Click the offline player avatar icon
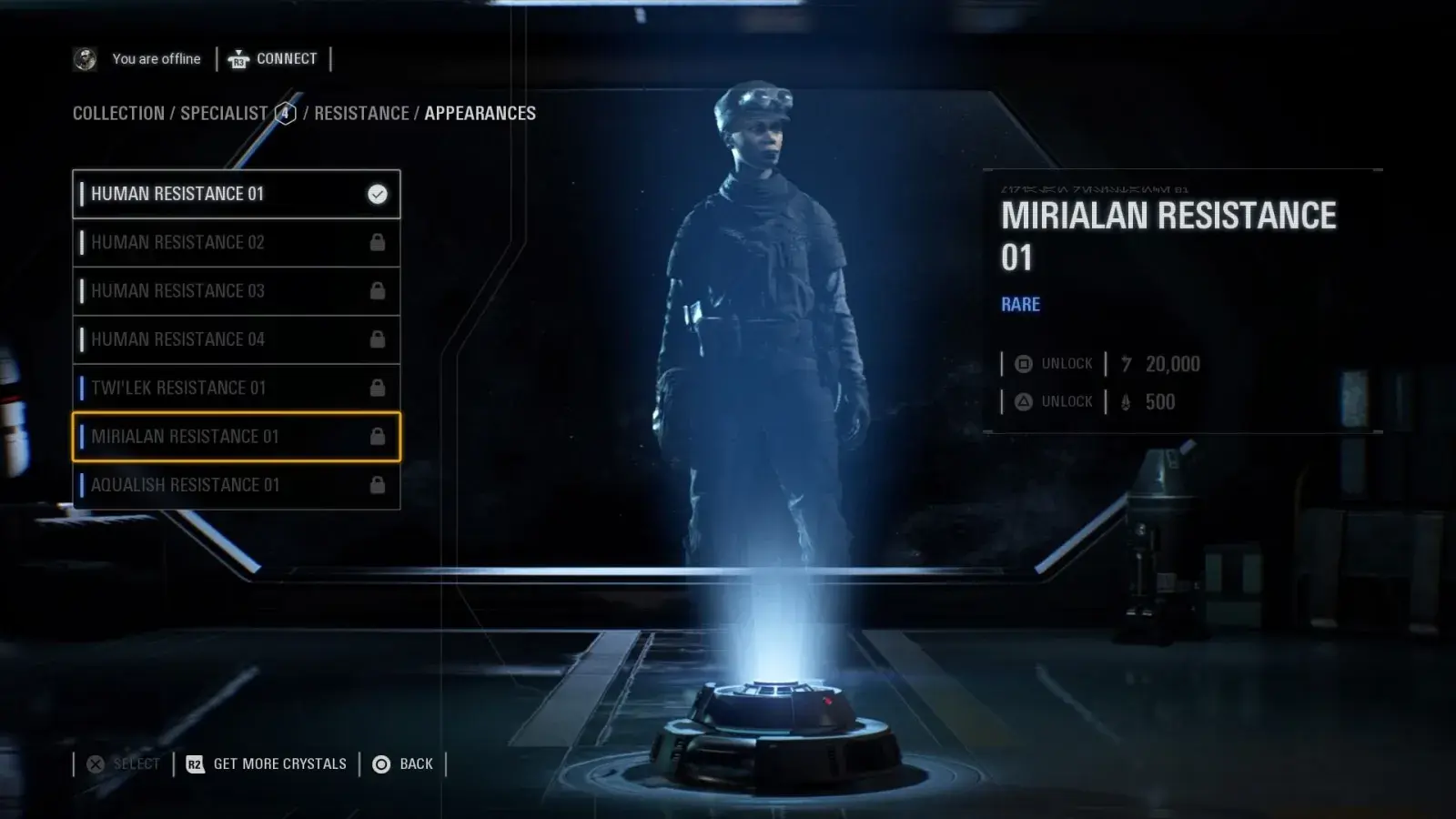 (85, 59)
